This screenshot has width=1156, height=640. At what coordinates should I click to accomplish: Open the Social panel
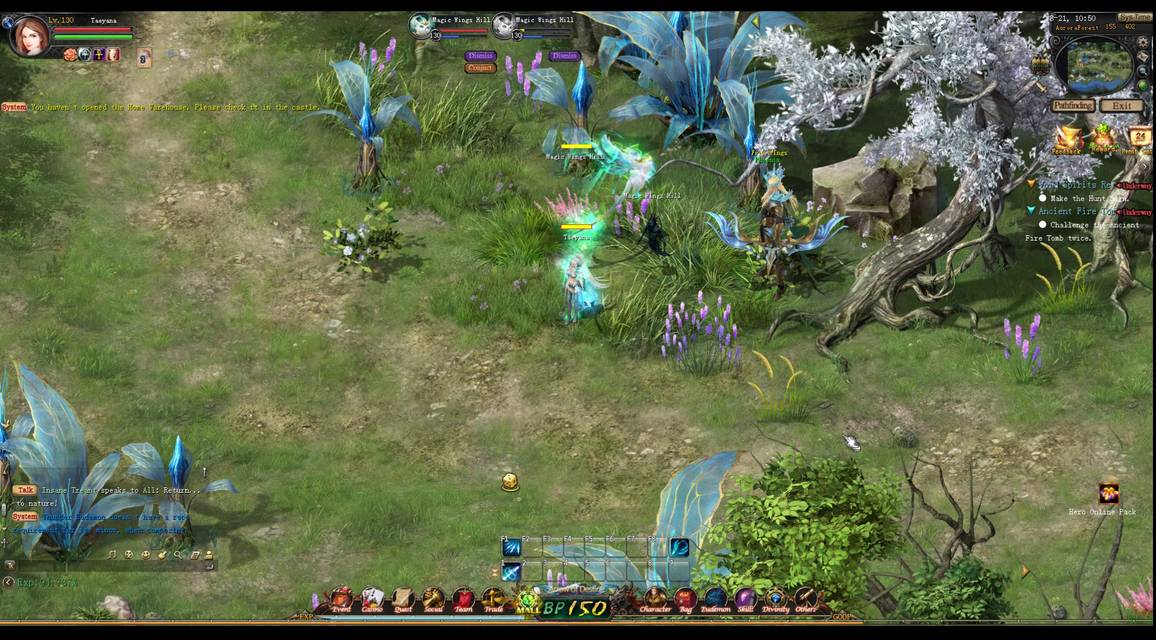click(433, 600)
